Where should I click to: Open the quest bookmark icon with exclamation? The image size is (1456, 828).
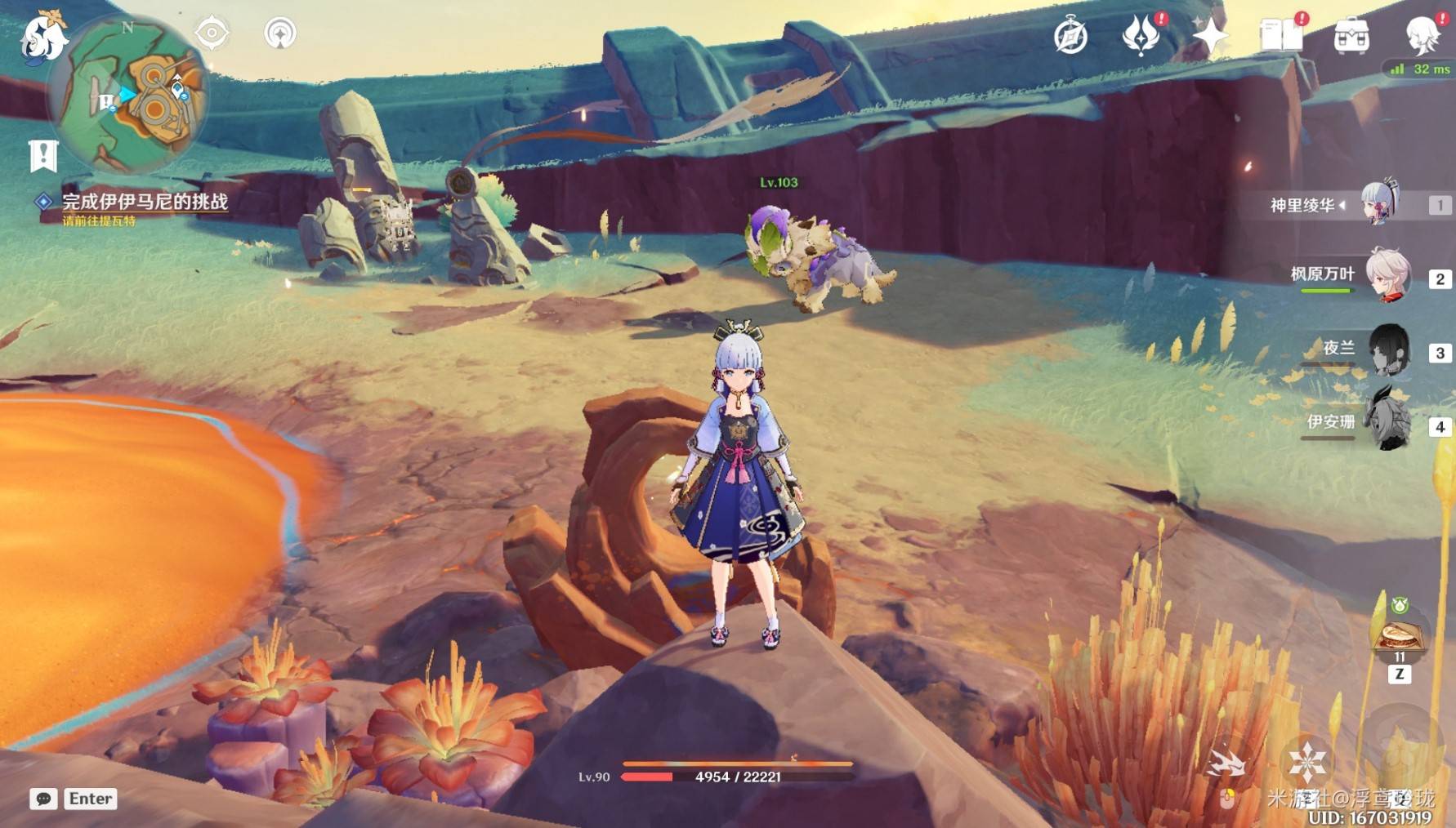[x=43, y=155]
